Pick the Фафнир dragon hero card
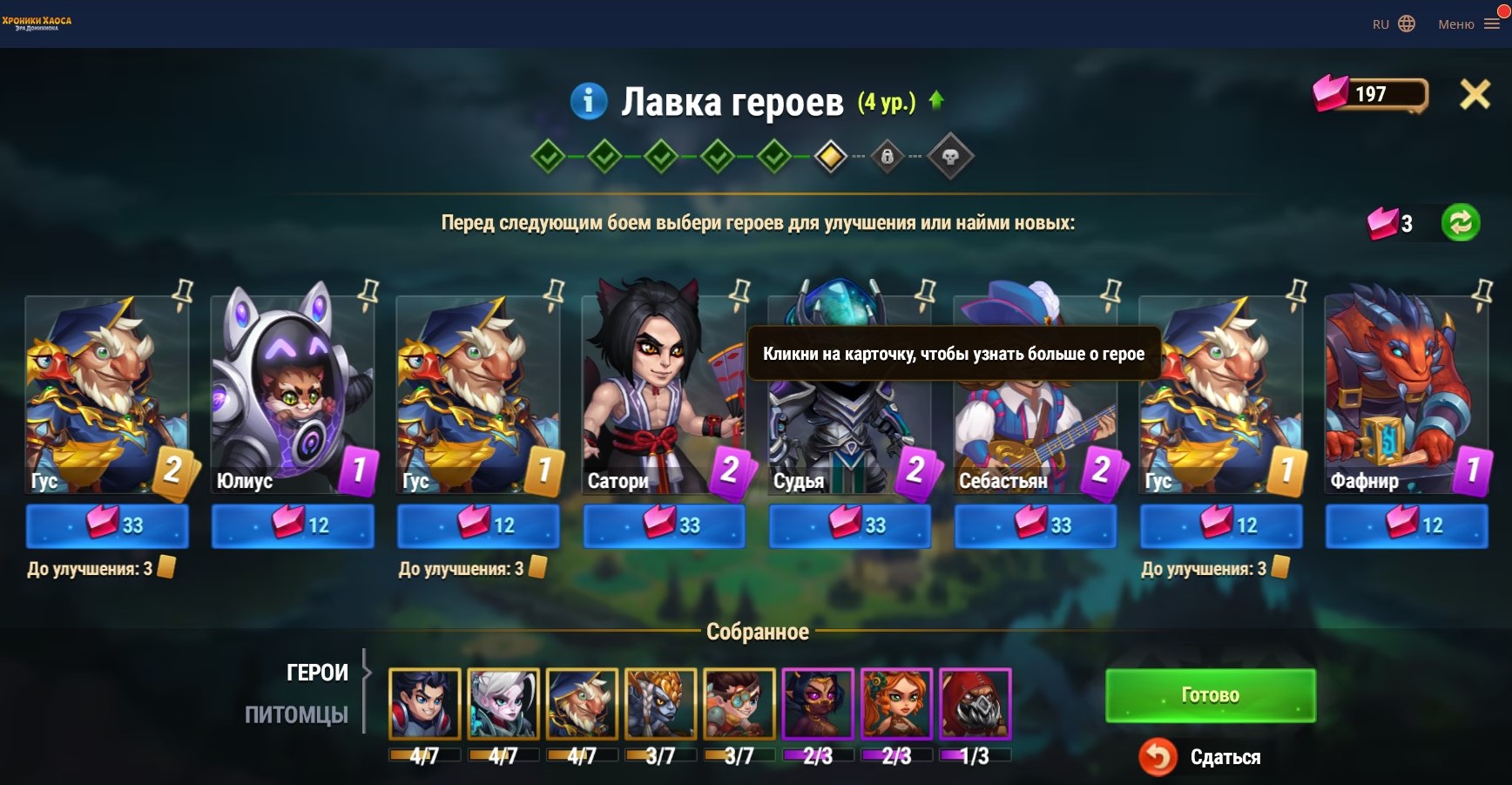Screen dimensions: 1512x785 [1406, 394]
